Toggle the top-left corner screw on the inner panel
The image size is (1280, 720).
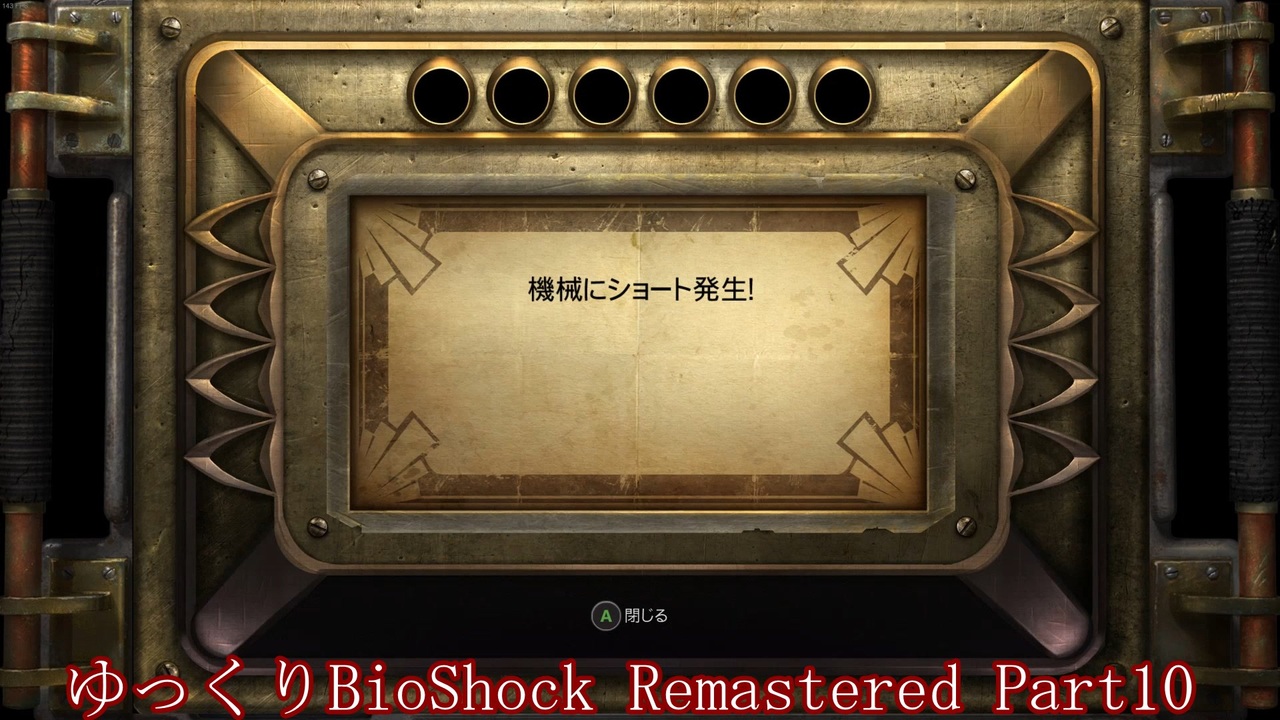point(318,181)
